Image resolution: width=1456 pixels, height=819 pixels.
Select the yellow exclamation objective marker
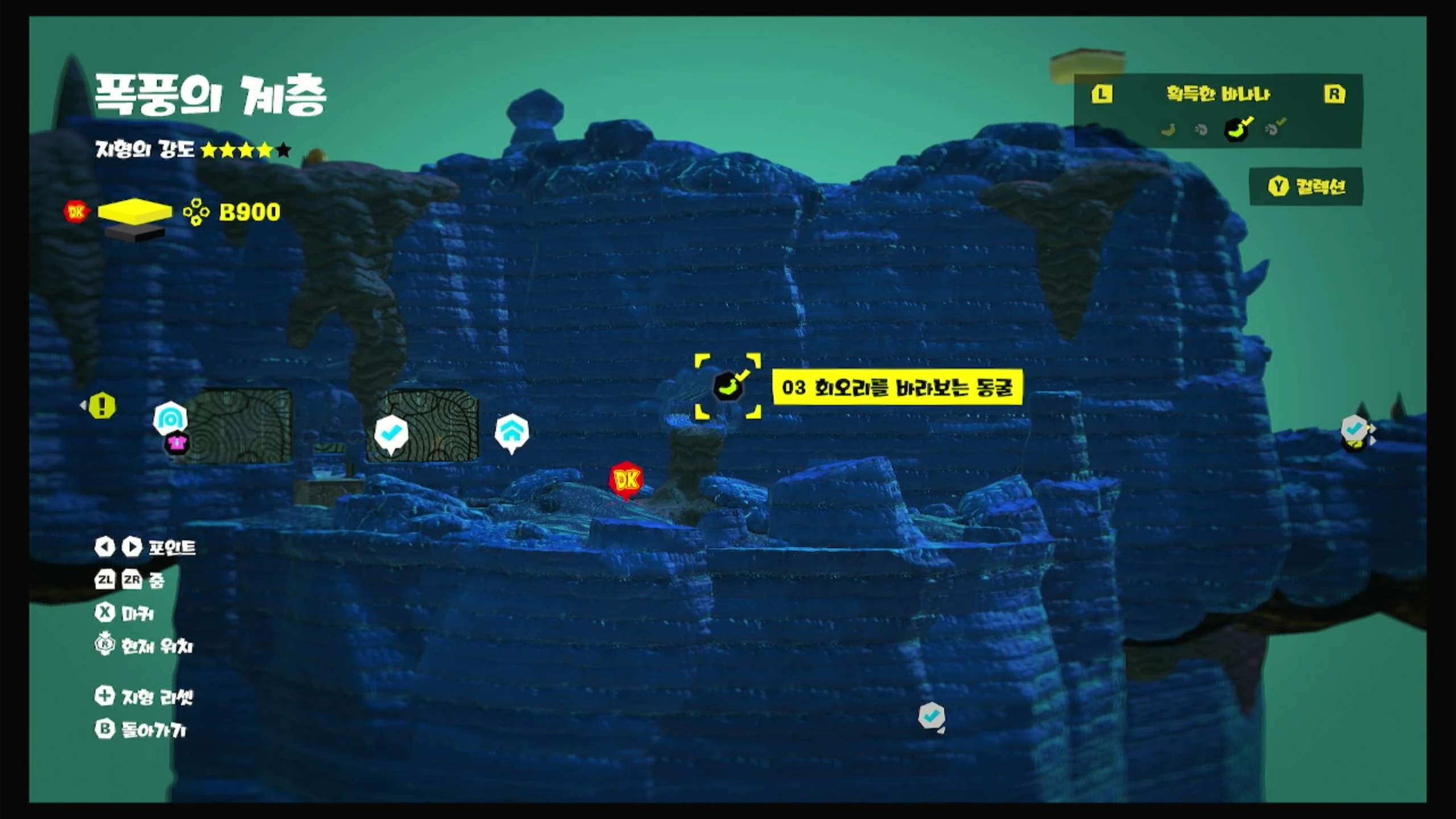(x=102, y=406)
